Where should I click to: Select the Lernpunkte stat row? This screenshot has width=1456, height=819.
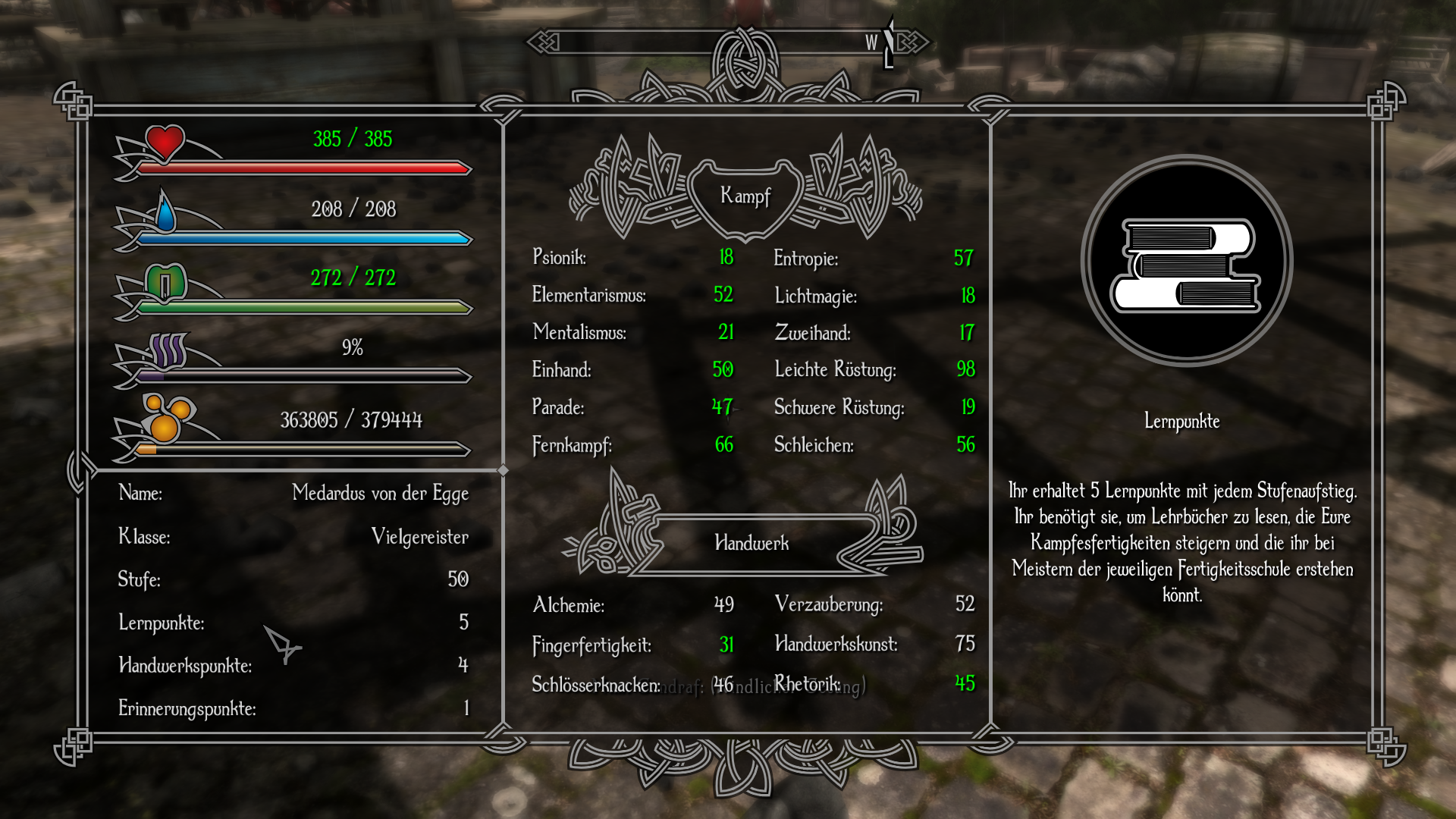[293, 623]
